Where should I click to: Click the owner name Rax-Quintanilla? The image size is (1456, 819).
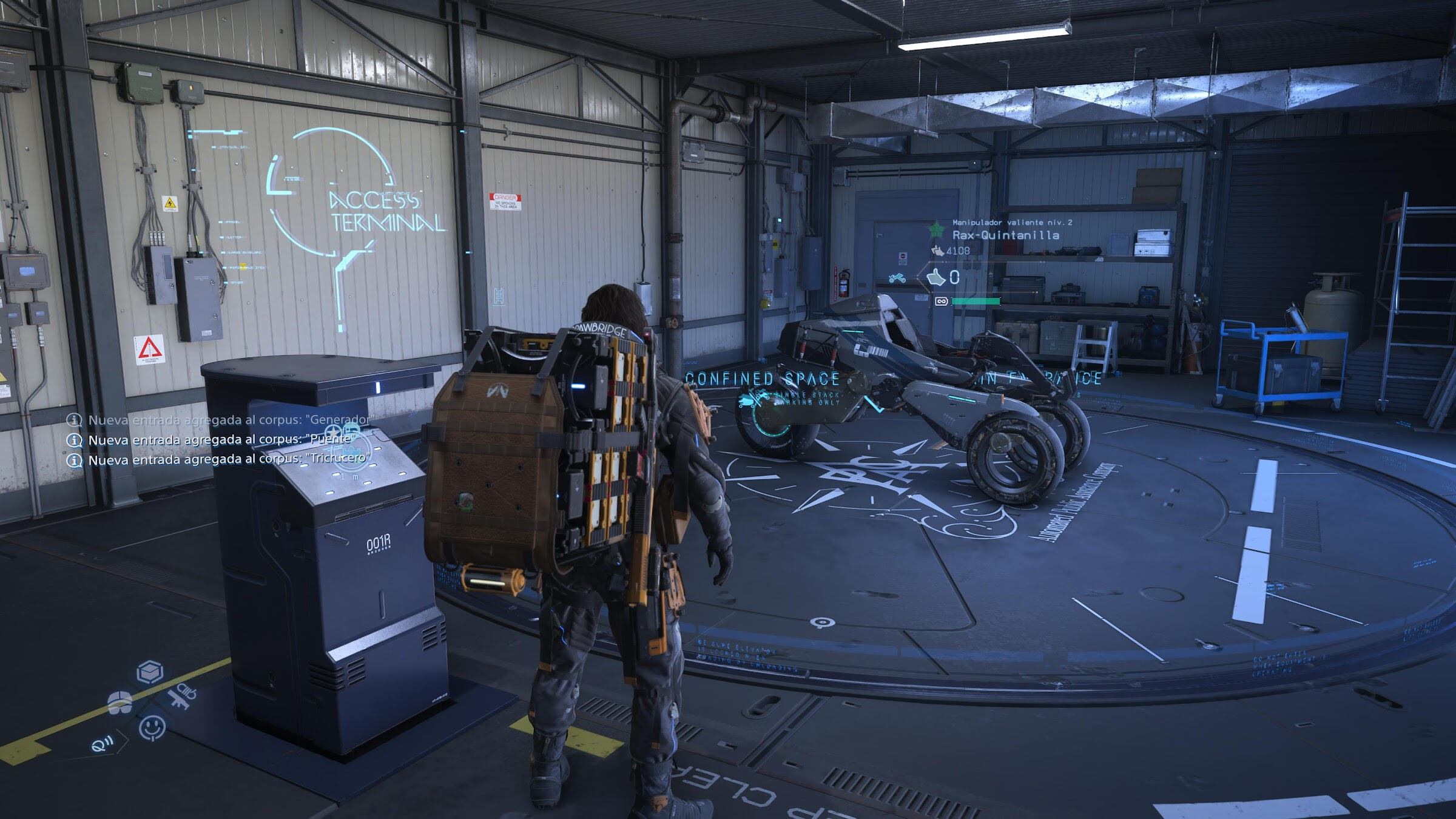[x=1006, y=235]
